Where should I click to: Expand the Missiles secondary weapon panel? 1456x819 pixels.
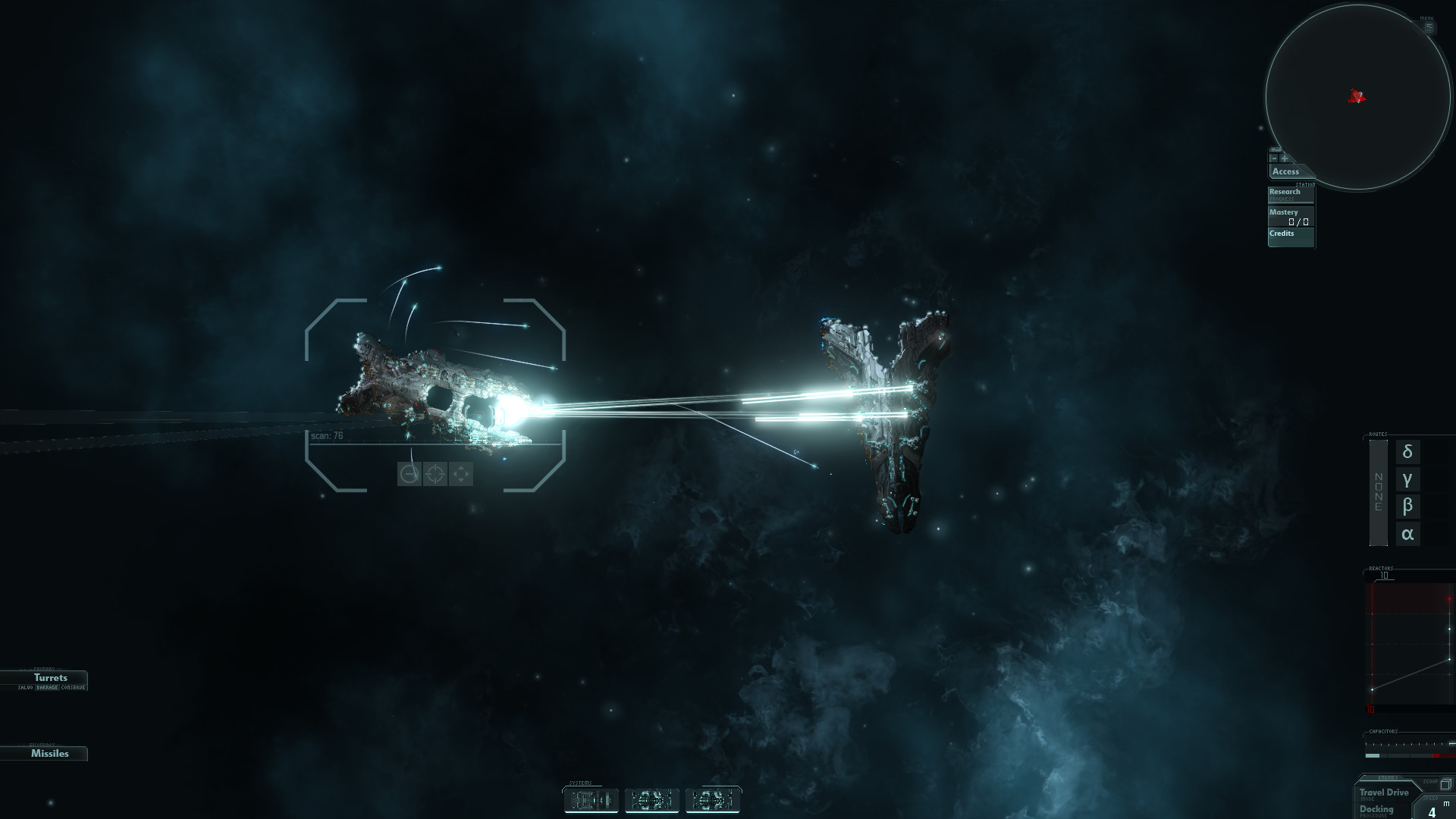(x=49, y=753)
